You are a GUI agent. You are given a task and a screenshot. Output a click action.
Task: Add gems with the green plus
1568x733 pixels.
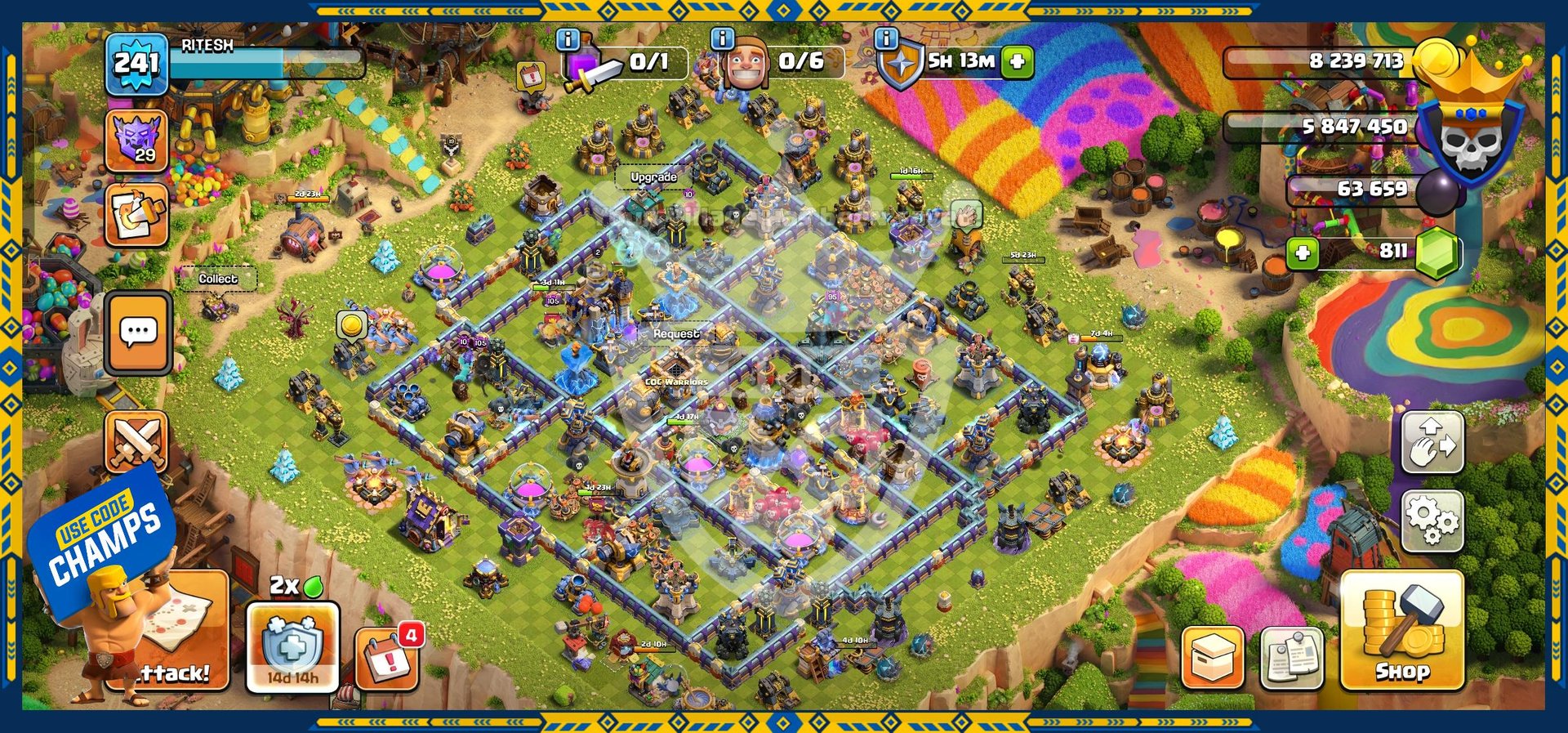point(1303,253)
